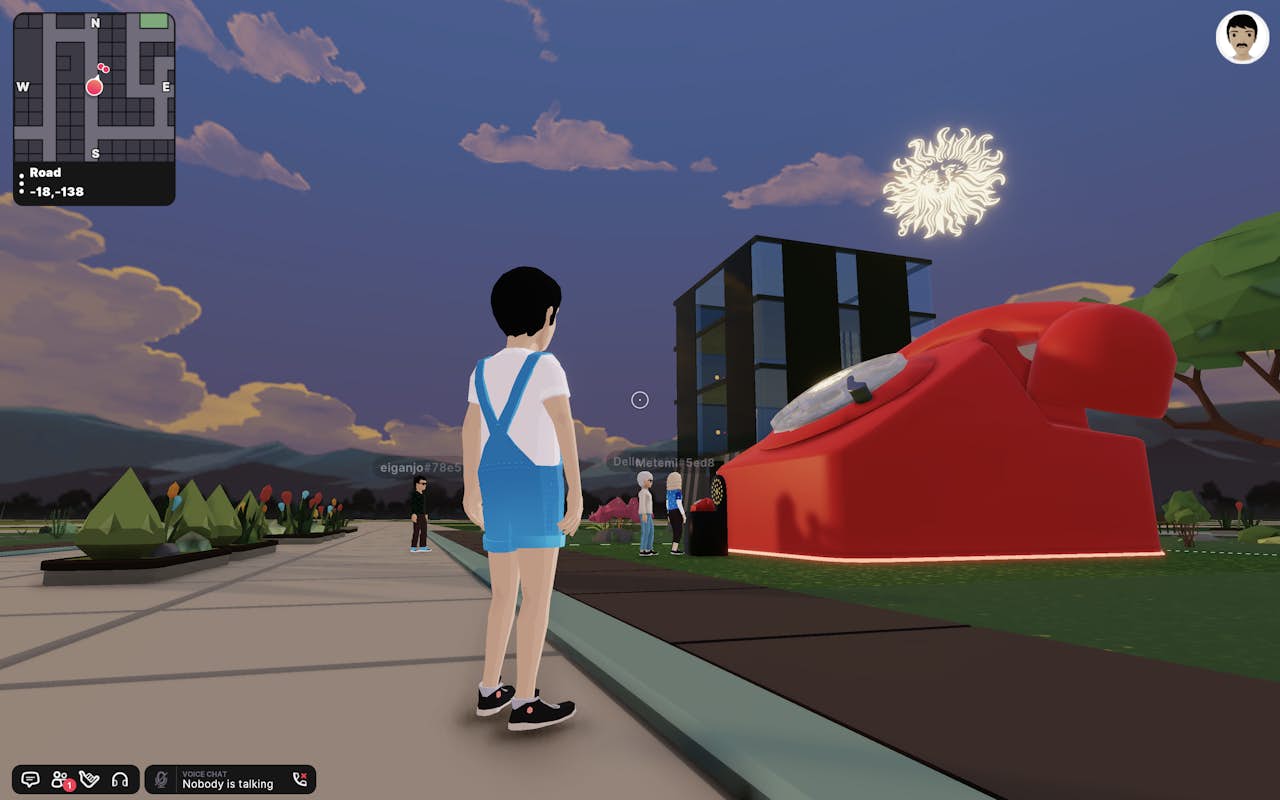Show the friends list with notification badge

[x=60, y=779]
